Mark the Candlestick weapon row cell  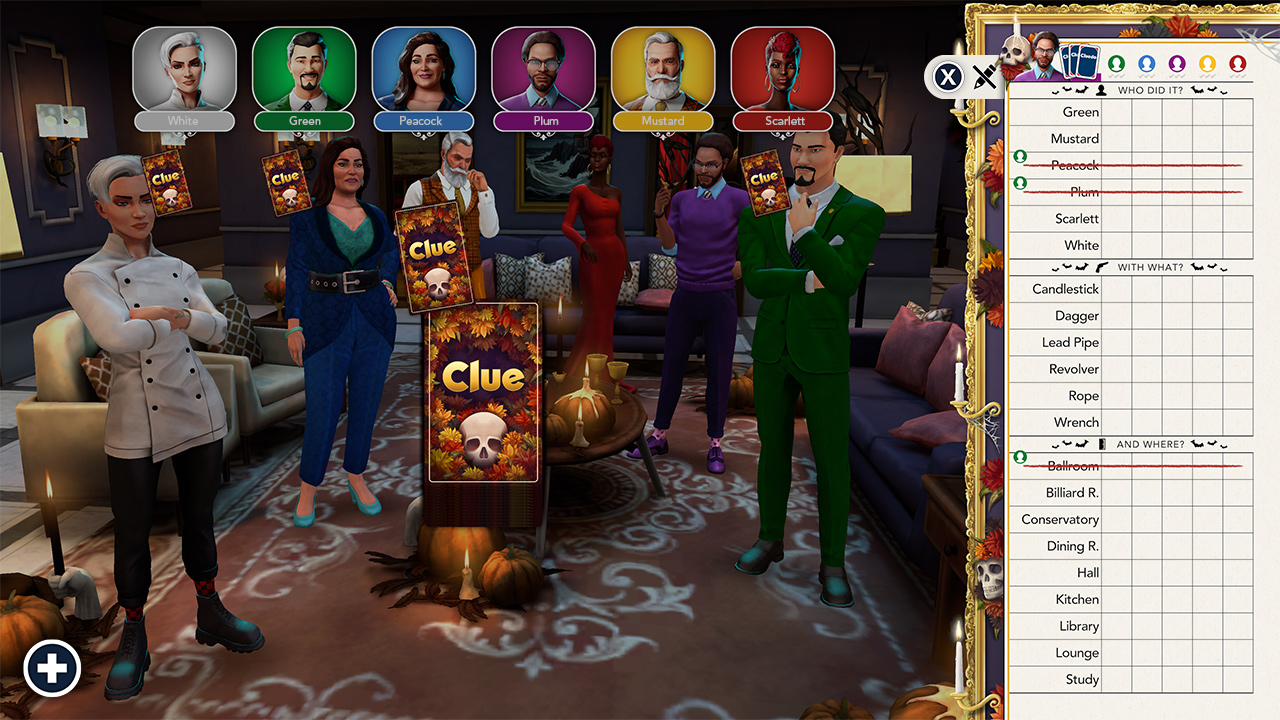point(1116,289)
